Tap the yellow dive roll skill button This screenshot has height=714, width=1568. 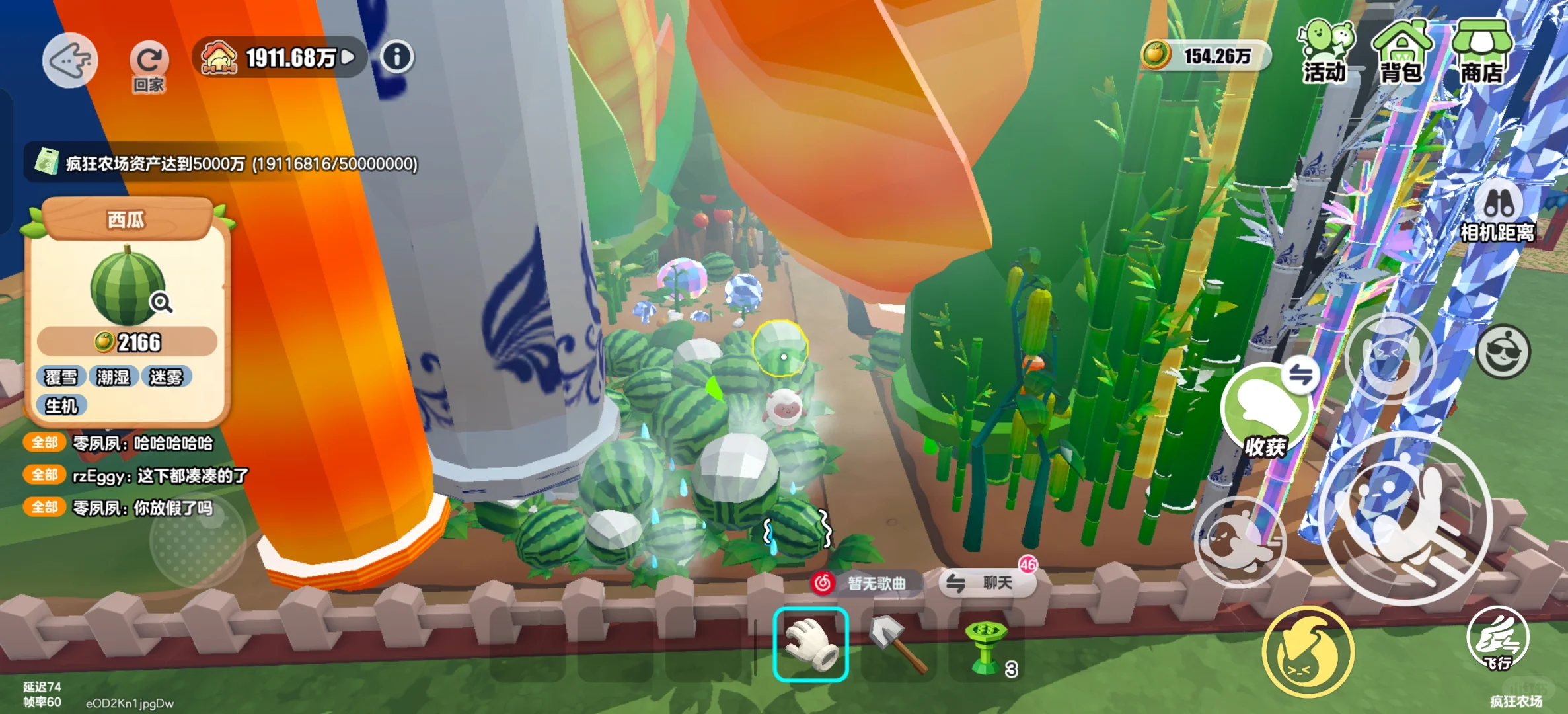(x=1308, y=653)
